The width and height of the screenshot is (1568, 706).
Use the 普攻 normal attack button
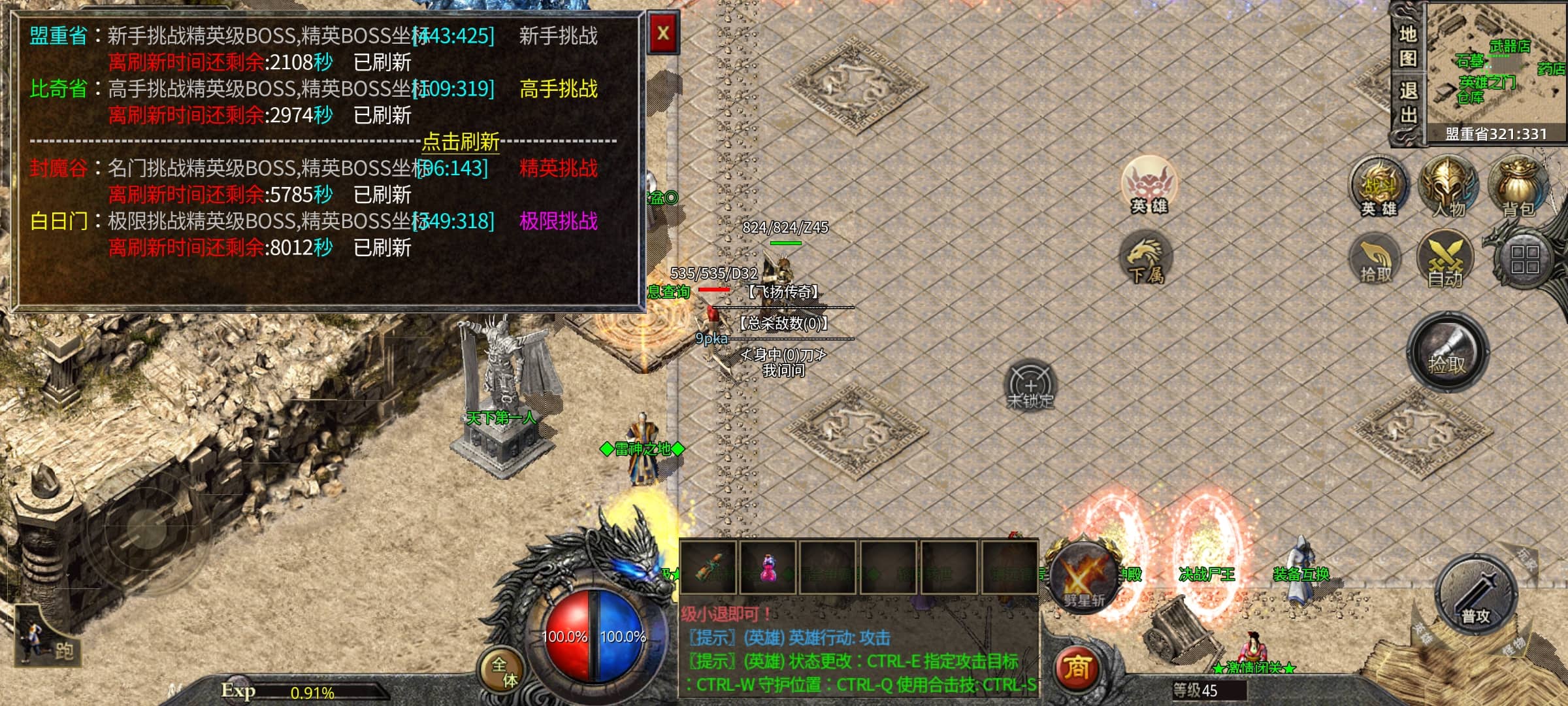1475,594
